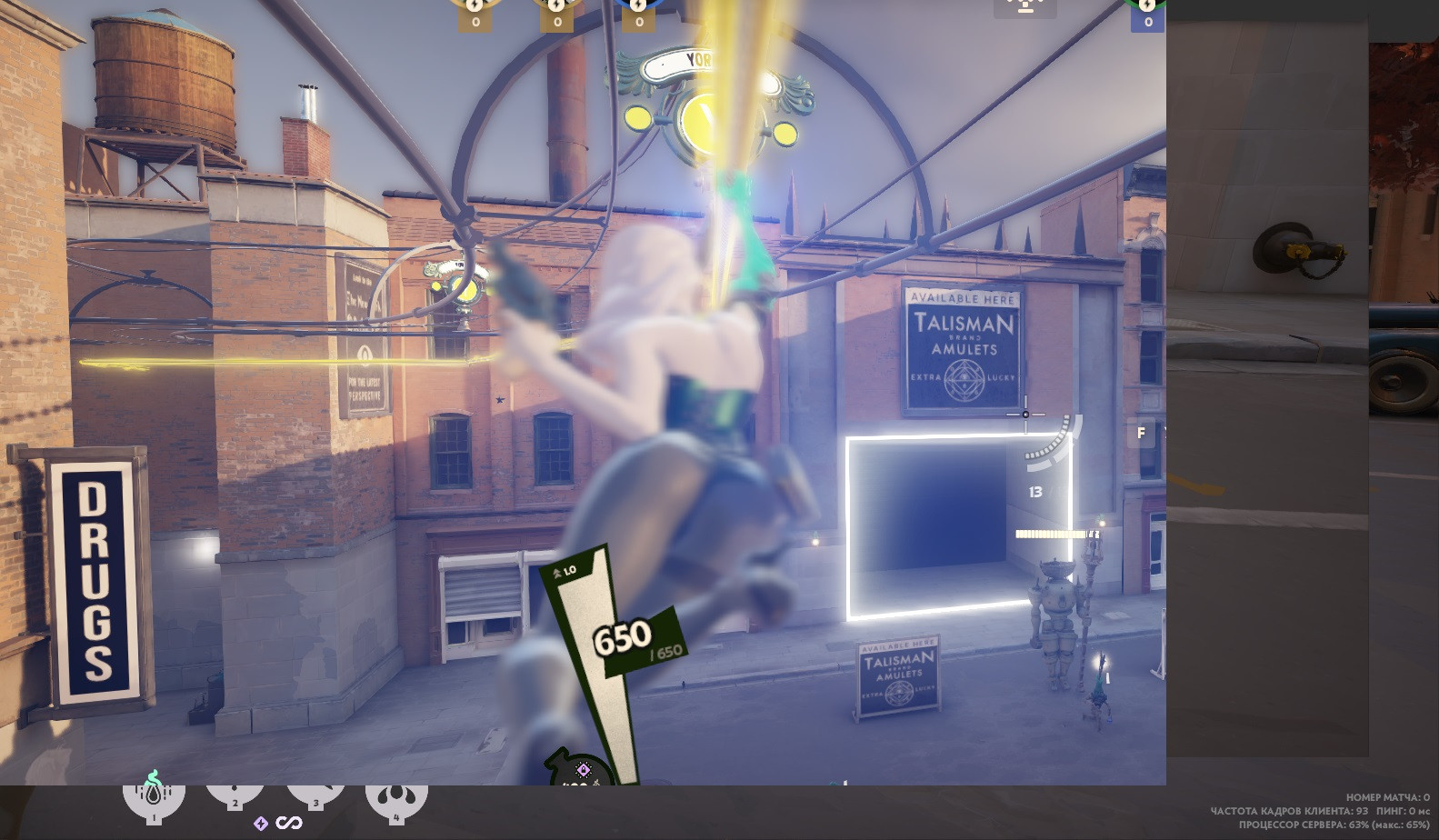
Task: Click the grey icon button at top
Action: pos(1025,7)
